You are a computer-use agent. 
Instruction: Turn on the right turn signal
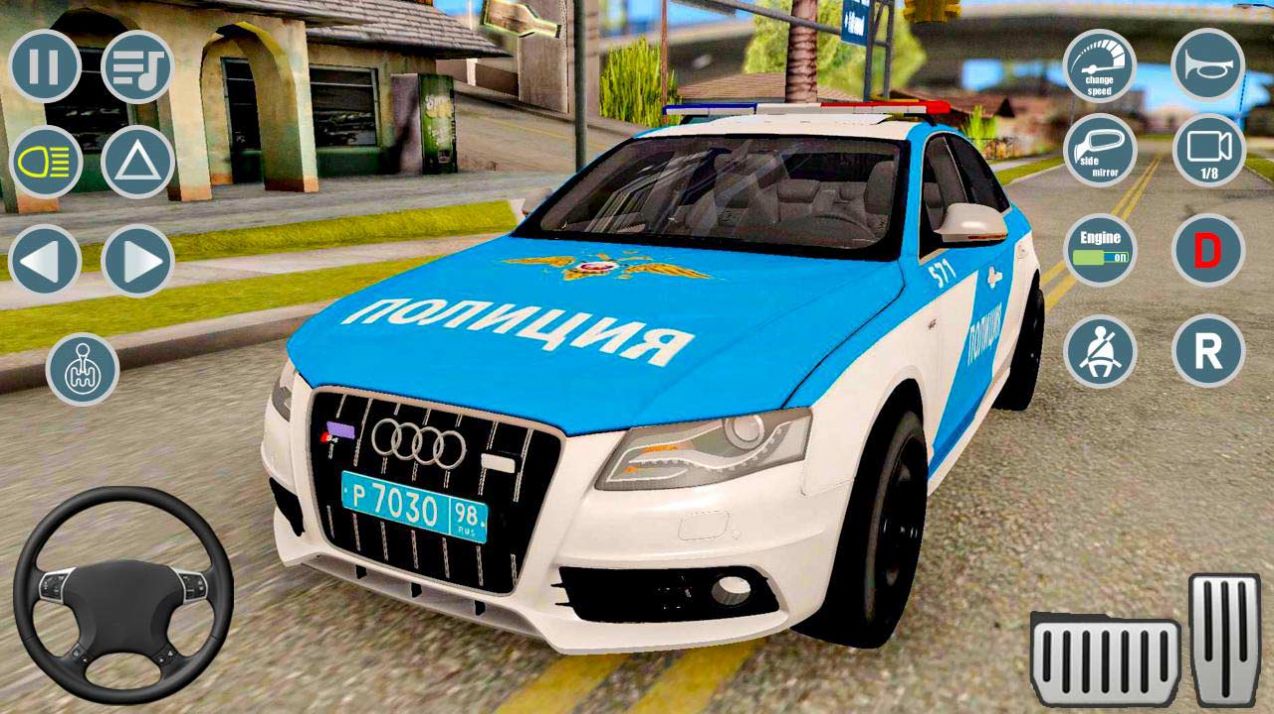(137, 260)
